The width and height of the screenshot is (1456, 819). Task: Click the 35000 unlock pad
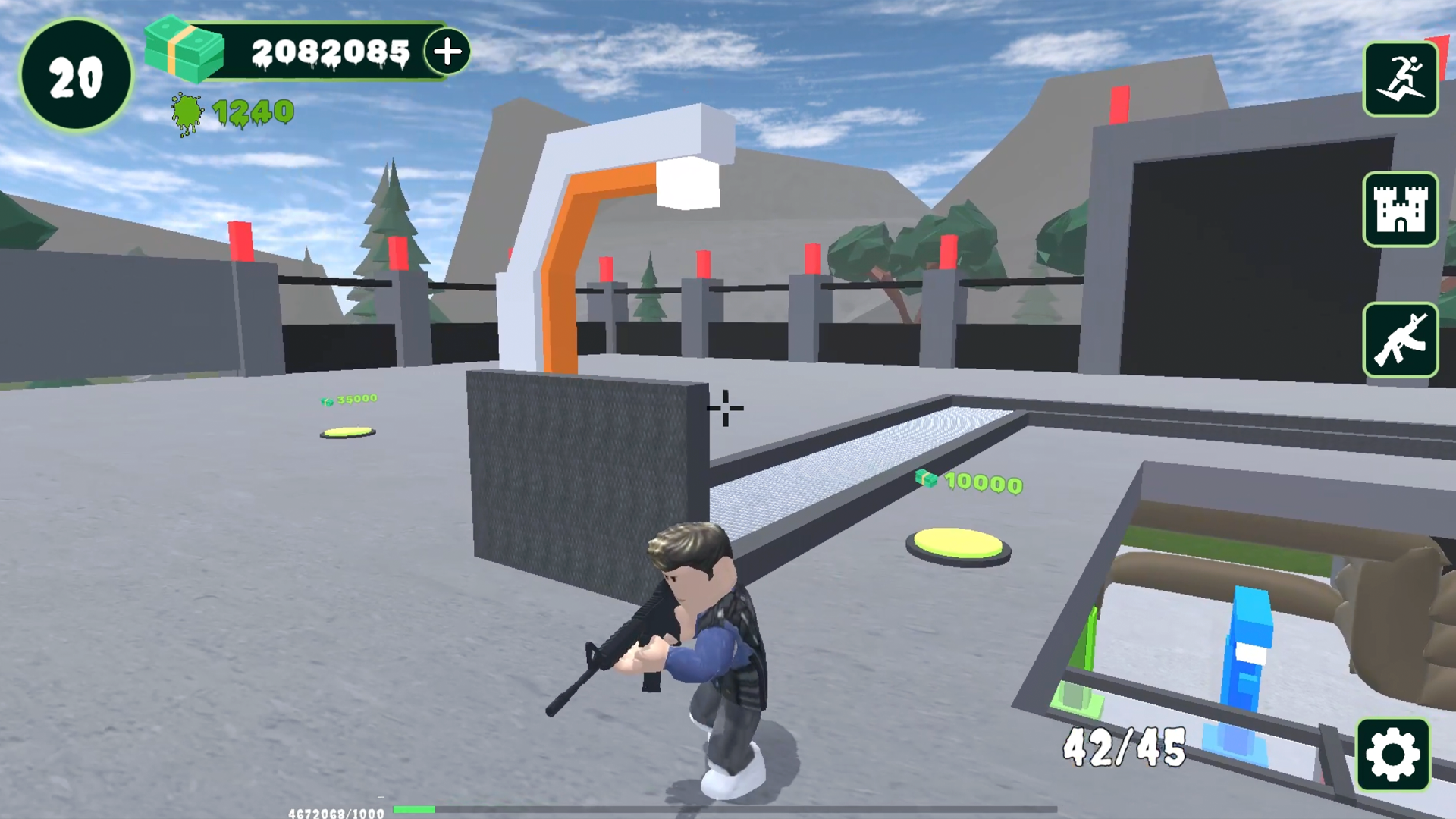(x=349, y=431)
